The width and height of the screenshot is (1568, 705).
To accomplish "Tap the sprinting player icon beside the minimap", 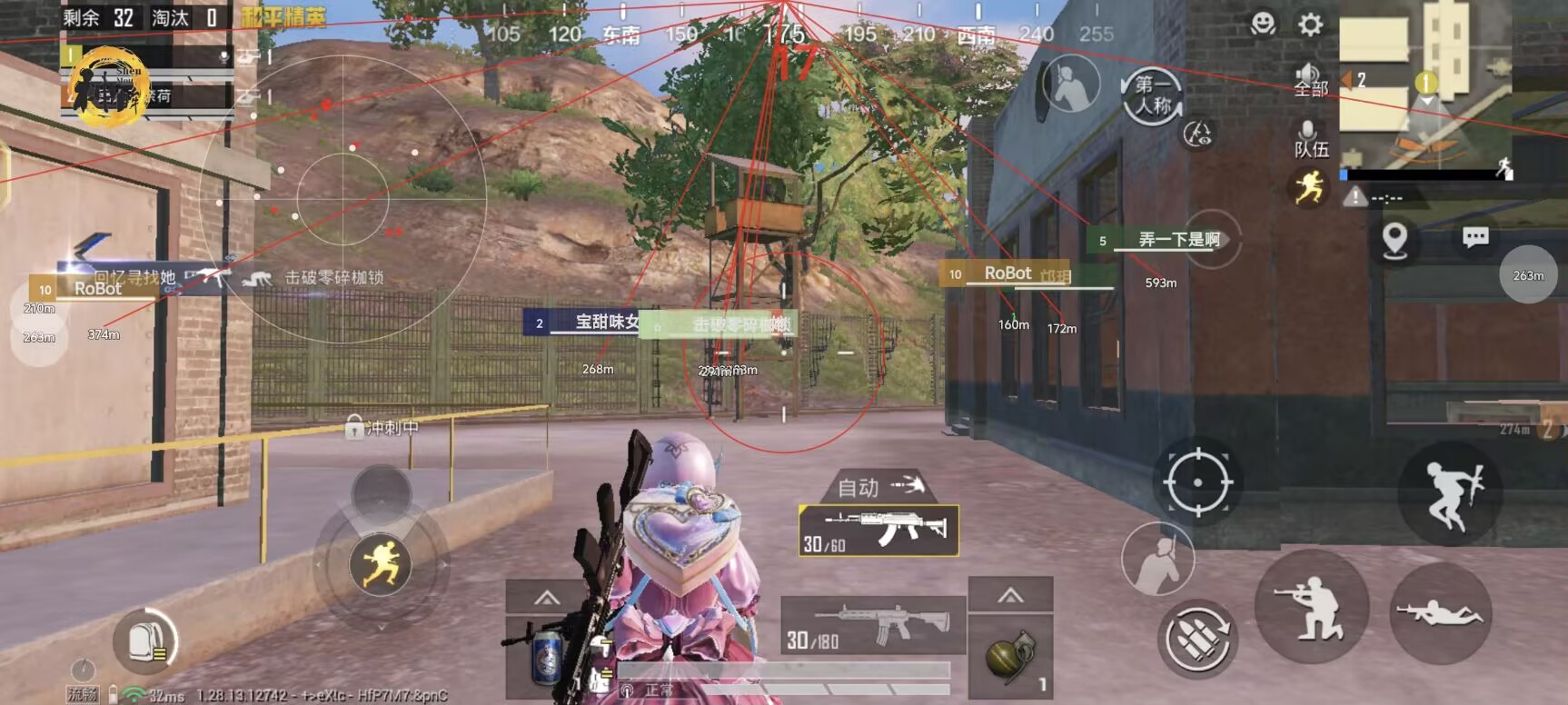I will click(1311, 186).
